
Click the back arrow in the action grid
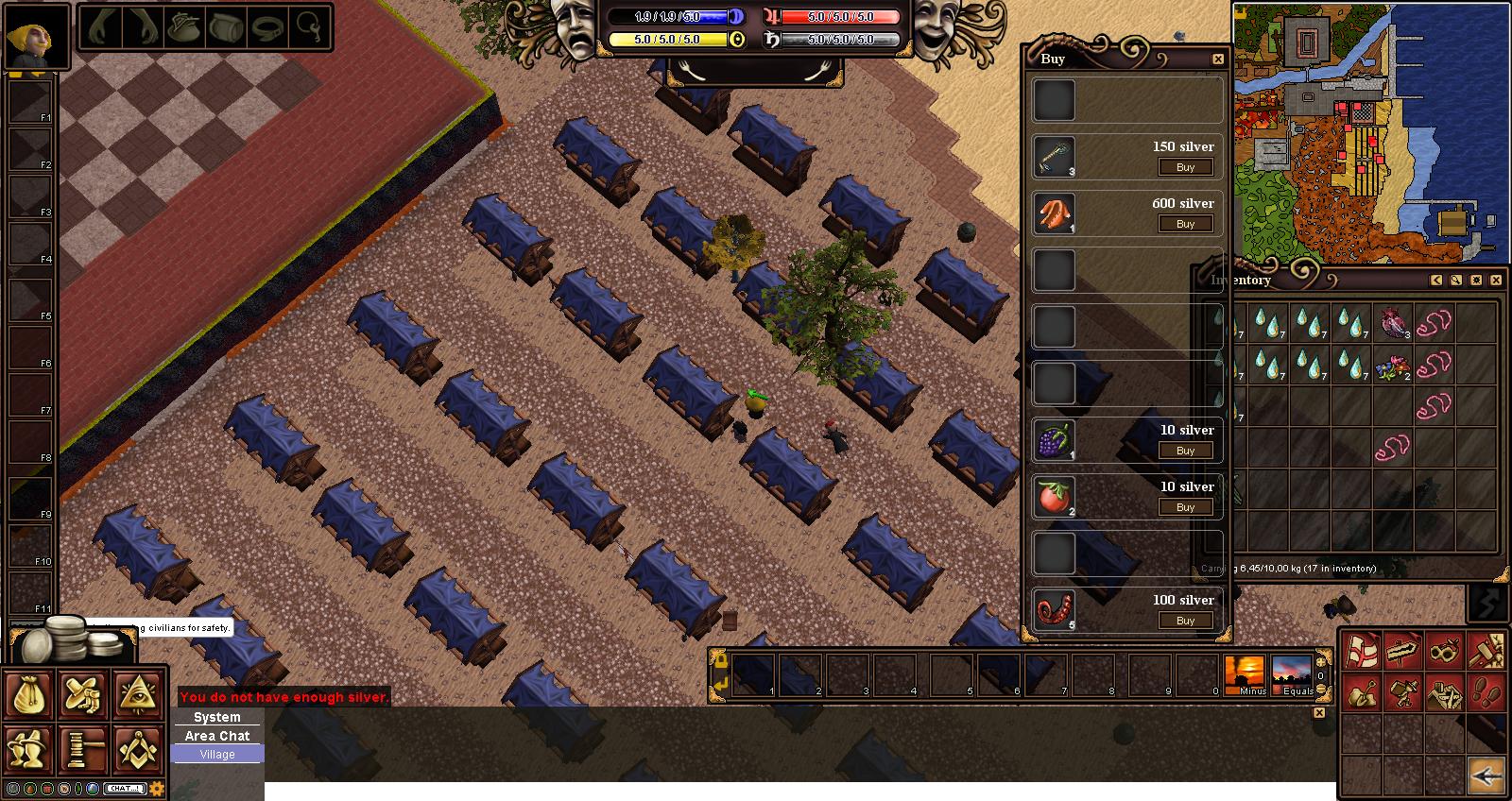tap(1486, 776)
